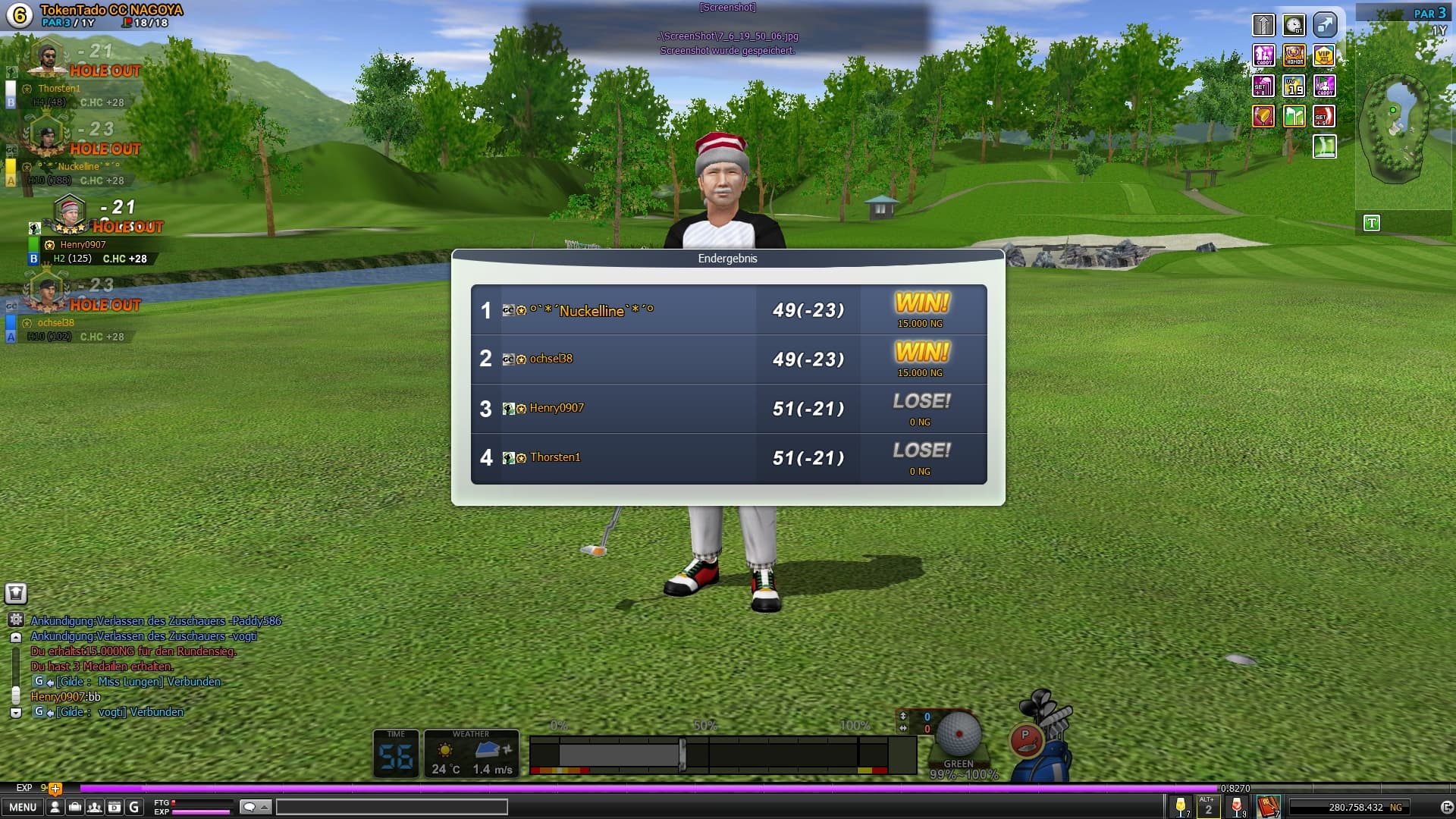Open the friends group icon
This screenshot has width=1456, height=819.
(94, 808)
